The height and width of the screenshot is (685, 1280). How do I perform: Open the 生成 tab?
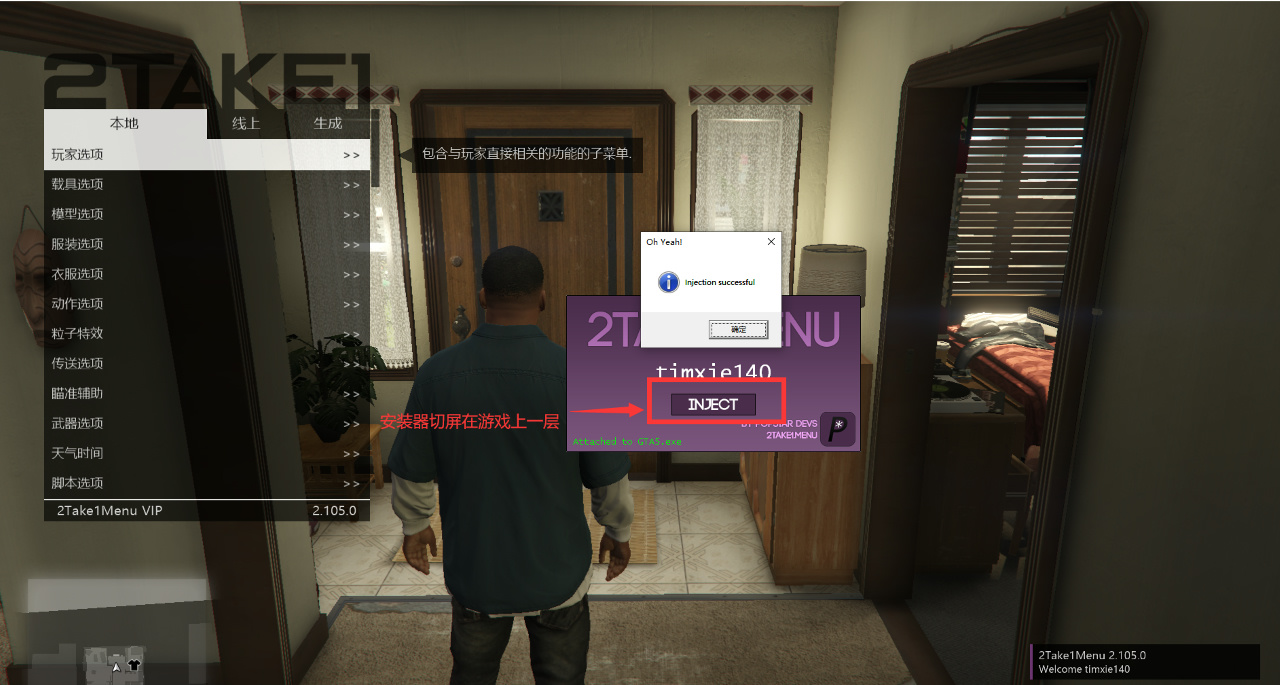click(328, 124)
